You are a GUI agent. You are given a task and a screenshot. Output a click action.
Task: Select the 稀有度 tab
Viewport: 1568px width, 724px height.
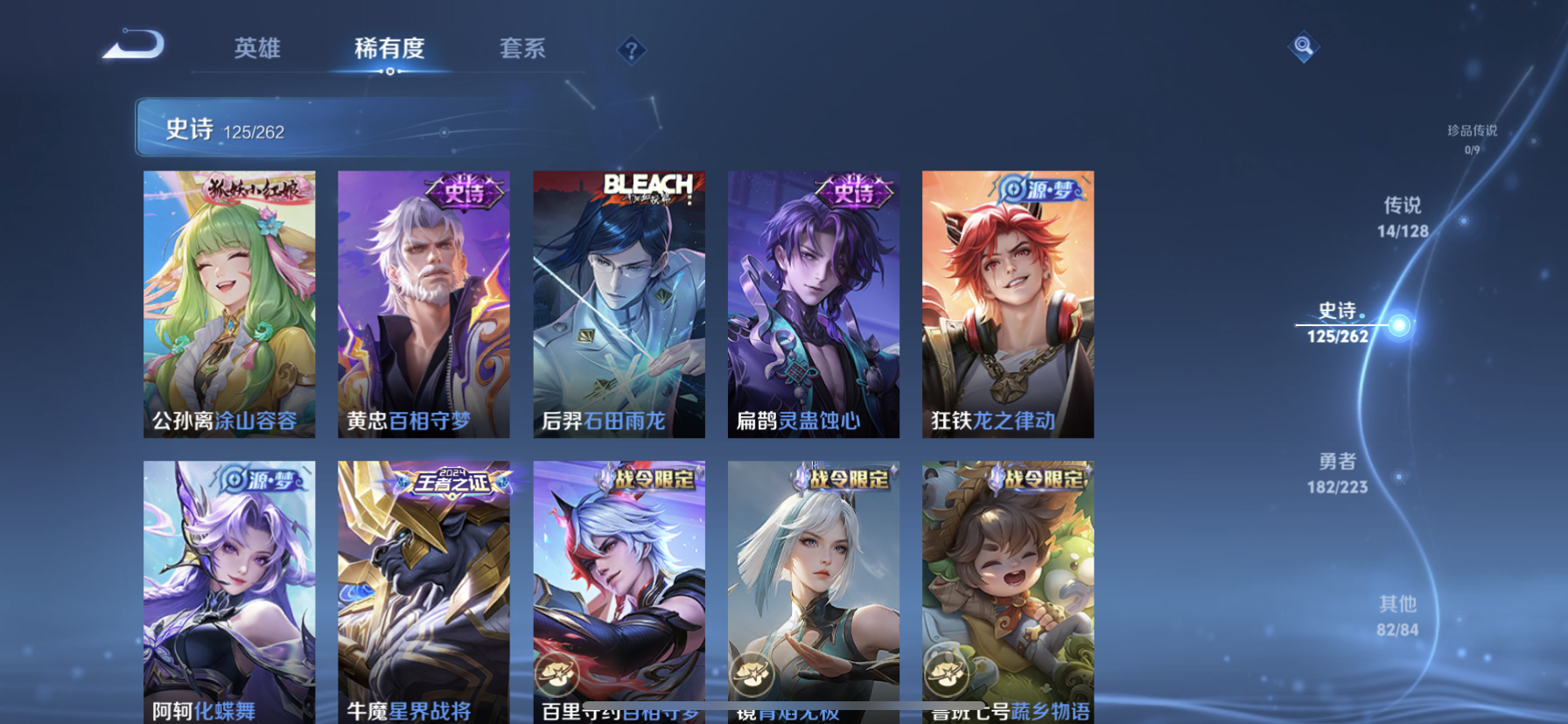(389, 48)
